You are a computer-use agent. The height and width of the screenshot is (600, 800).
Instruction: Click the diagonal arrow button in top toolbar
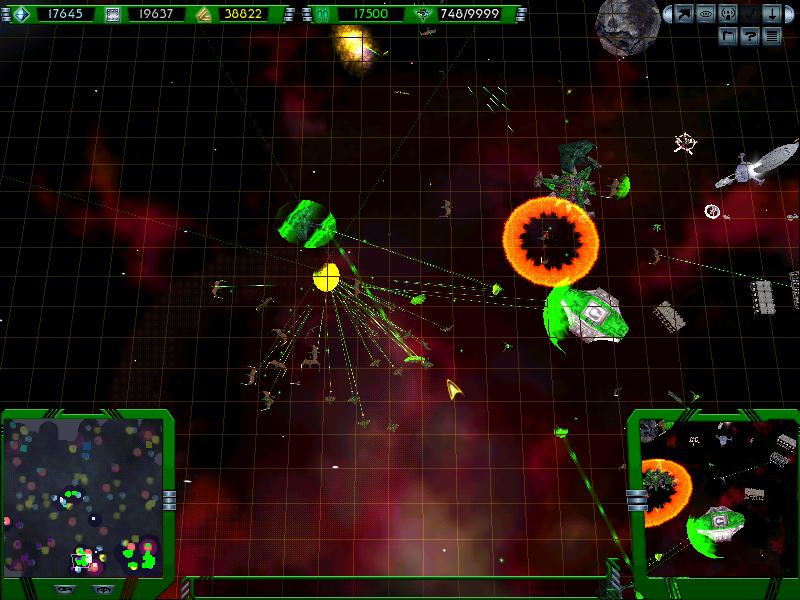[x=685, y=14]
